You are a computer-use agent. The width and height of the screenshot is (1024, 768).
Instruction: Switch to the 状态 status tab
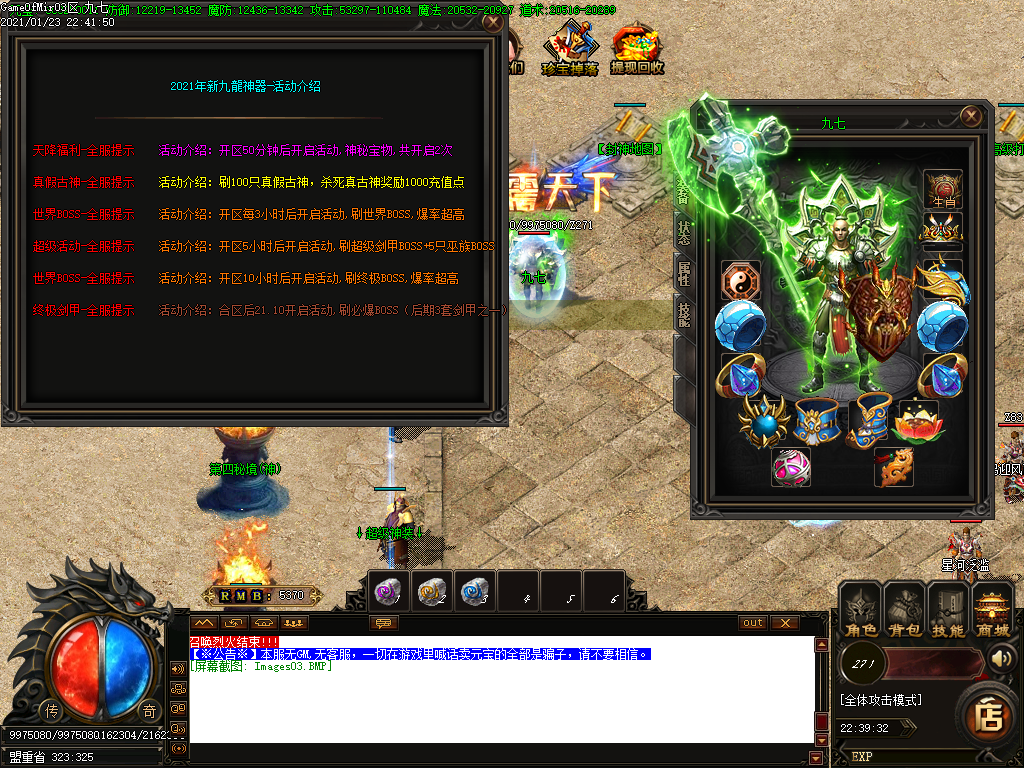pos(684,234)
